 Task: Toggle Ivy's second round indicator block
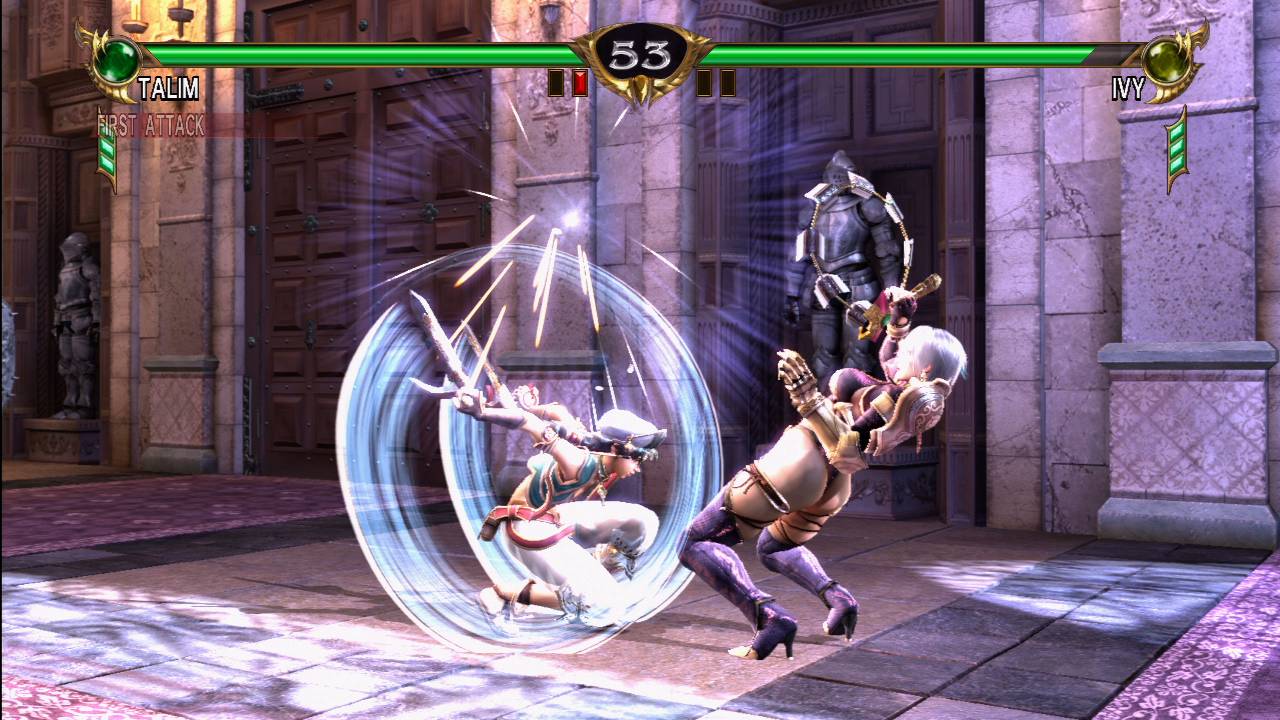click(x=728, y=83)
